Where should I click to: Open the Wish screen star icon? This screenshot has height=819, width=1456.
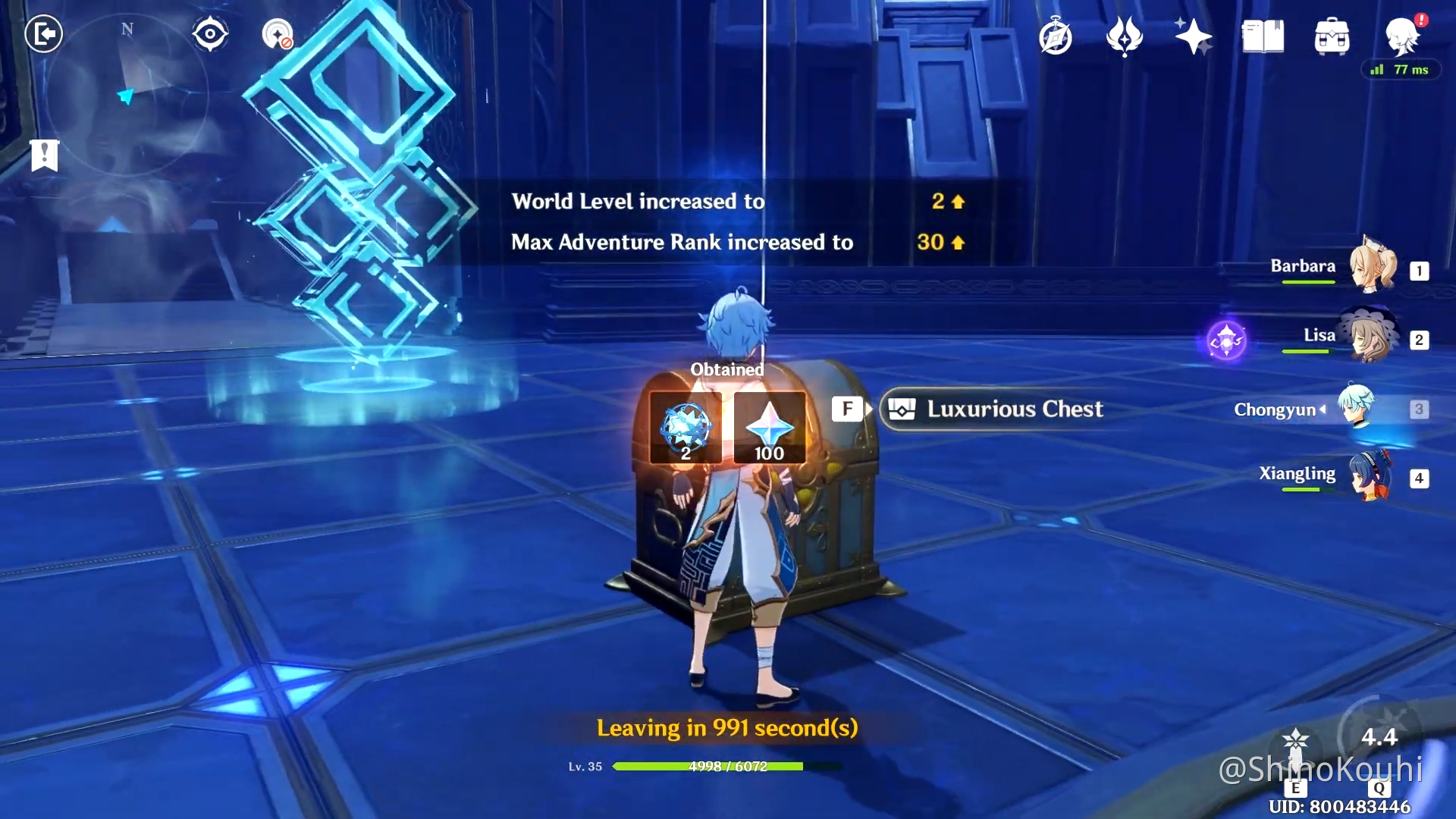coord(1192,36)
